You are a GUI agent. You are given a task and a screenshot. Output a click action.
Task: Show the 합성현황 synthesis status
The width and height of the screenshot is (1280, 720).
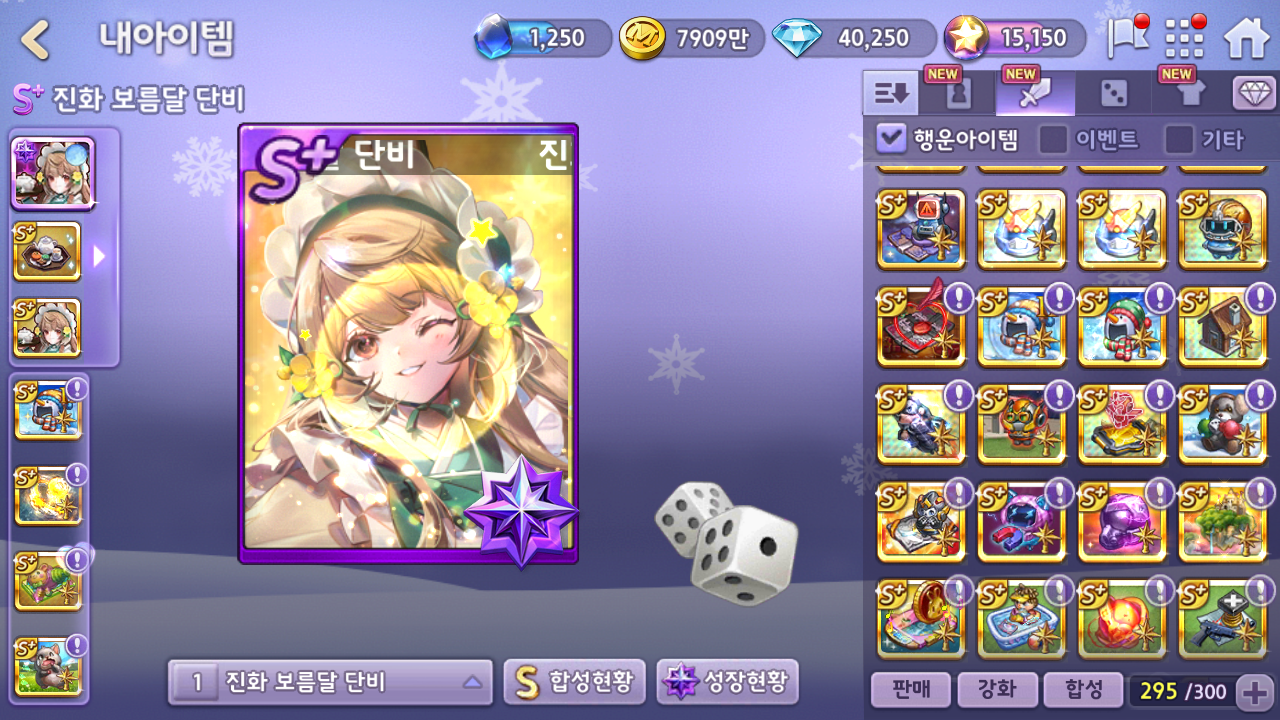pyautogui.click(x=574, y=683)
